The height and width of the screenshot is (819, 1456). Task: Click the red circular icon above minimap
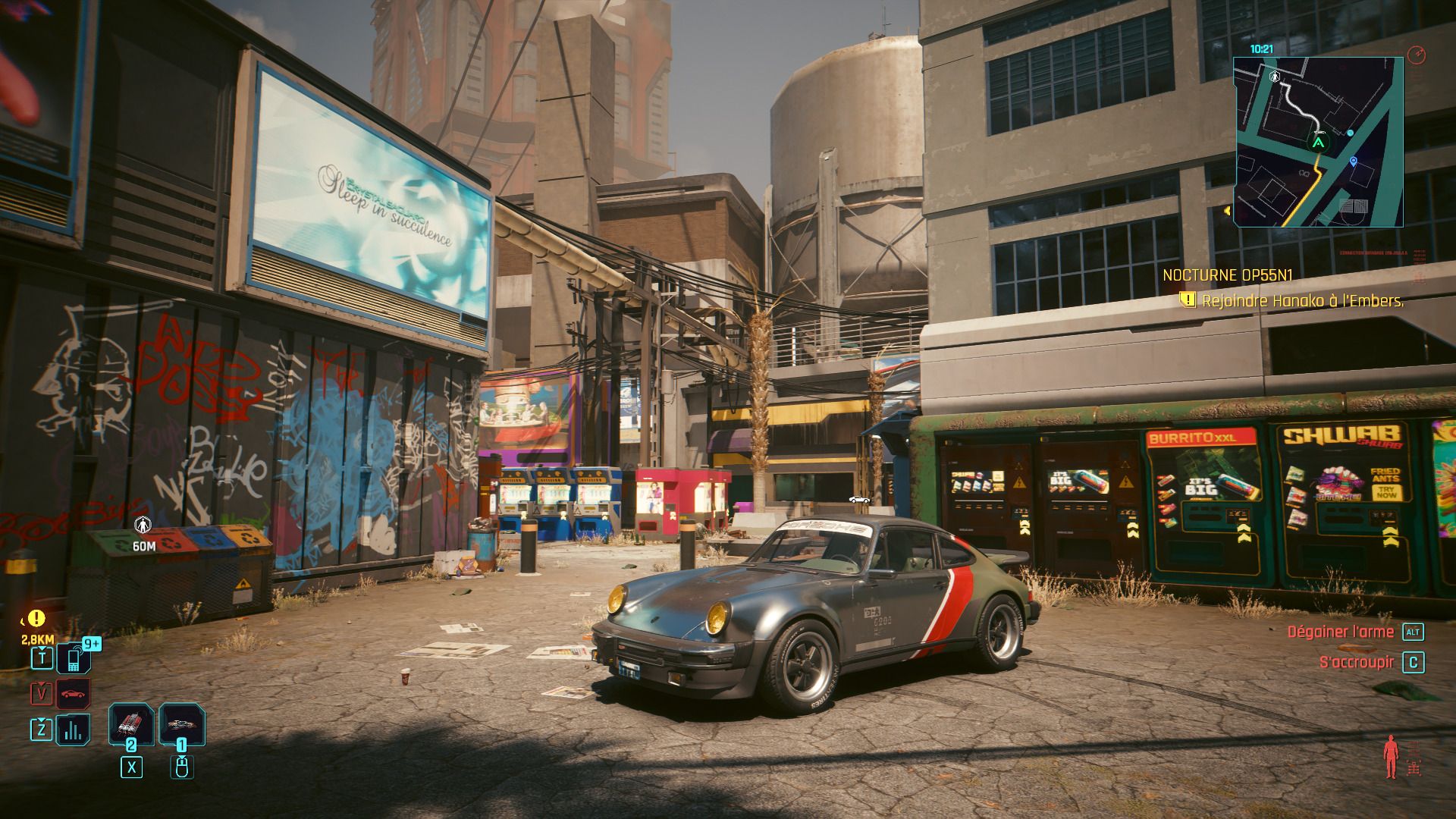1416,55
